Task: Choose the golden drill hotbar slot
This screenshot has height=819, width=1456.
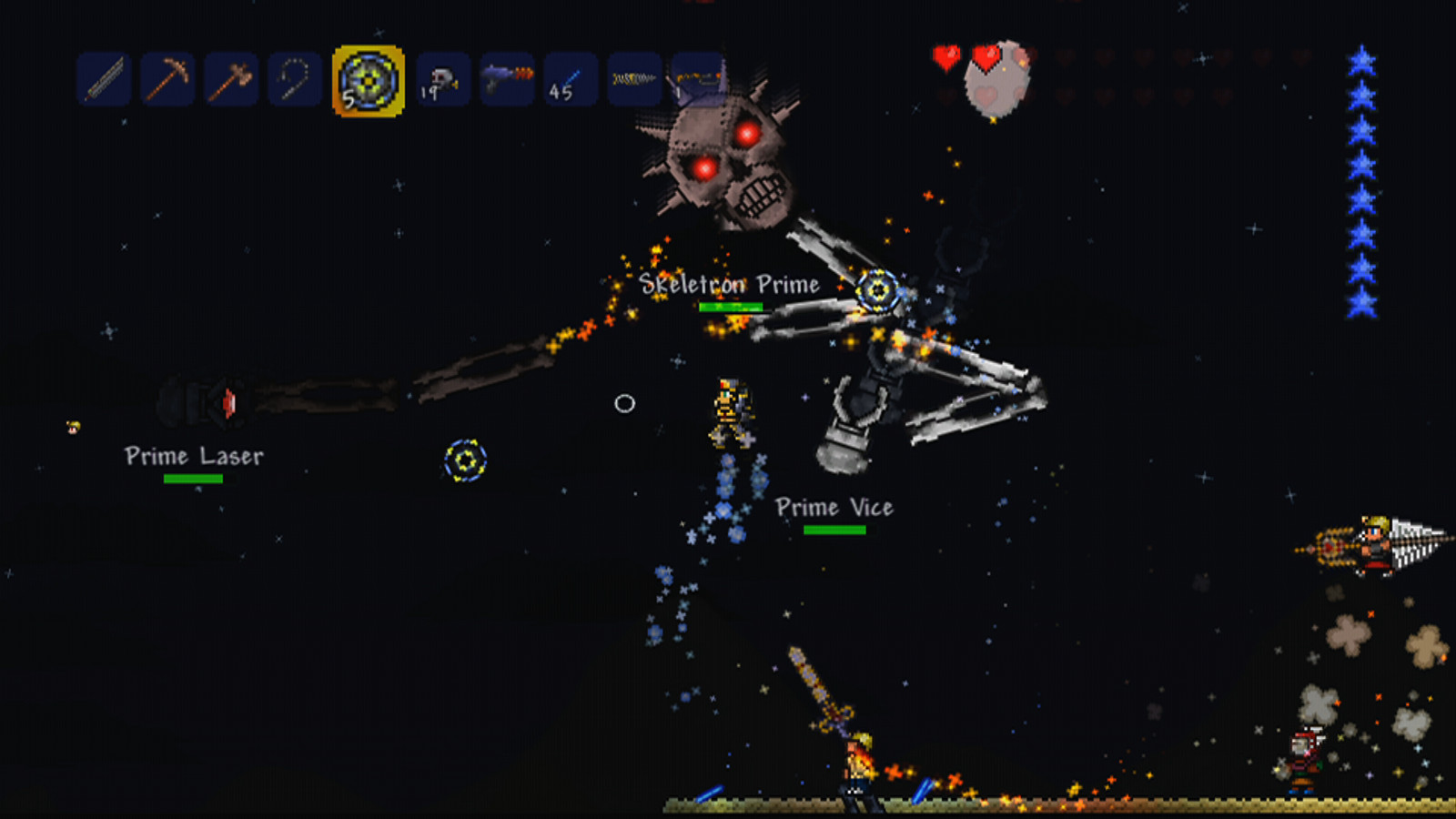Action: pos(634,80)
